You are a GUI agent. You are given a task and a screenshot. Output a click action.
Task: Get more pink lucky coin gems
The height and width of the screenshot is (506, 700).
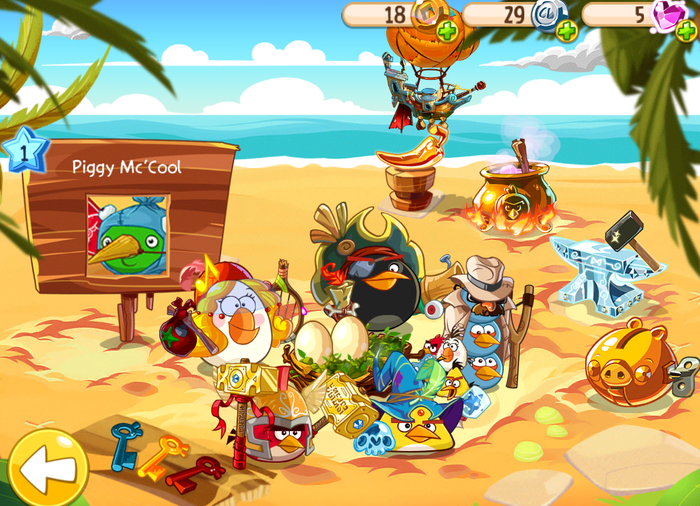(x=686, y=31)
